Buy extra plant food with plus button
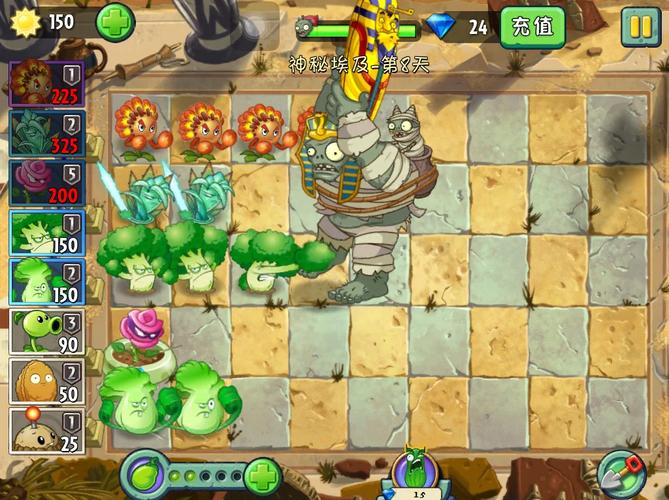The width and height of the screenshot is (669, 500). click(262, 475)
